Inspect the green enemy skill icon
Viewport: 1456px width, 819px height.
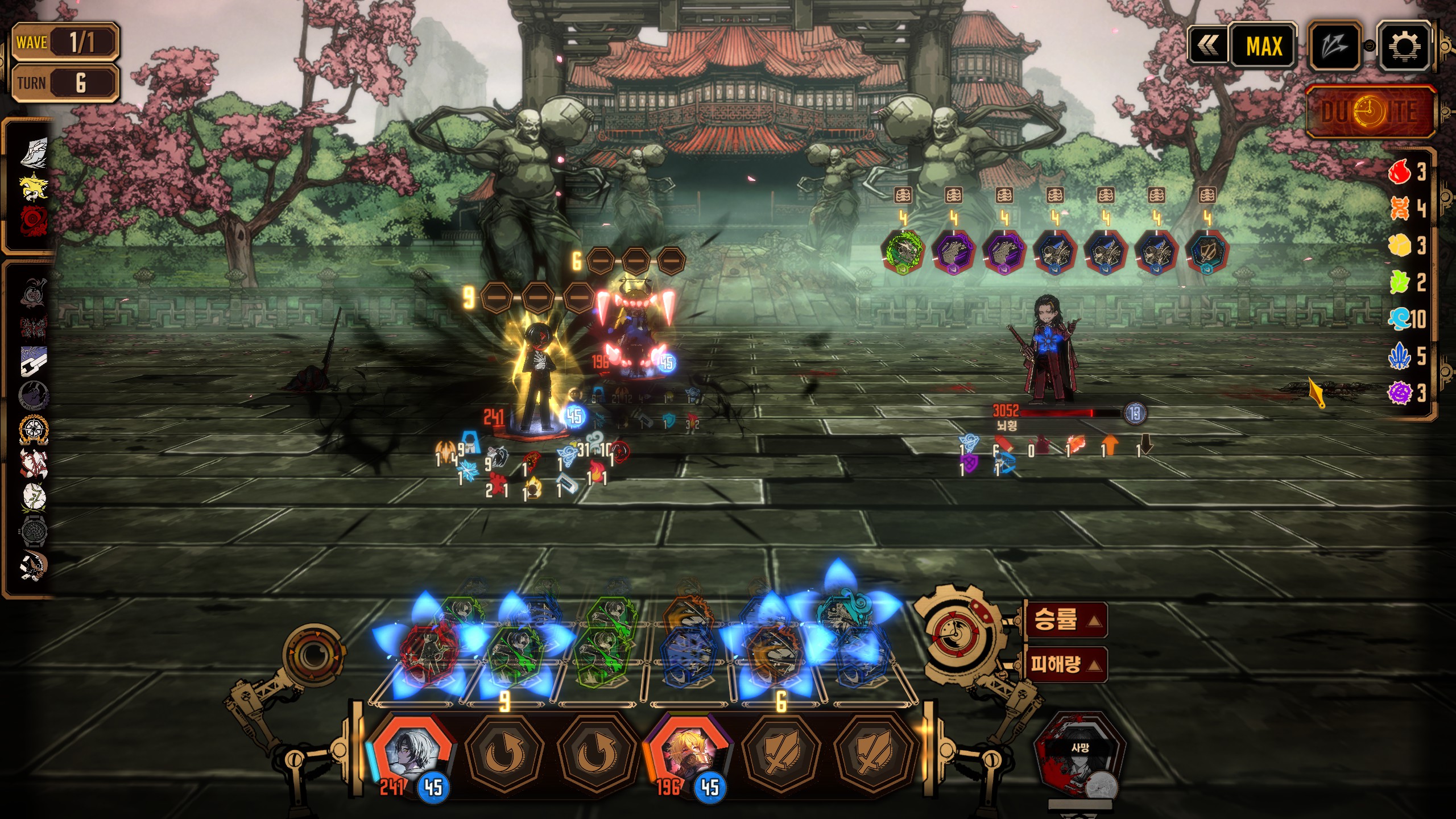click(x=903, y=251)
